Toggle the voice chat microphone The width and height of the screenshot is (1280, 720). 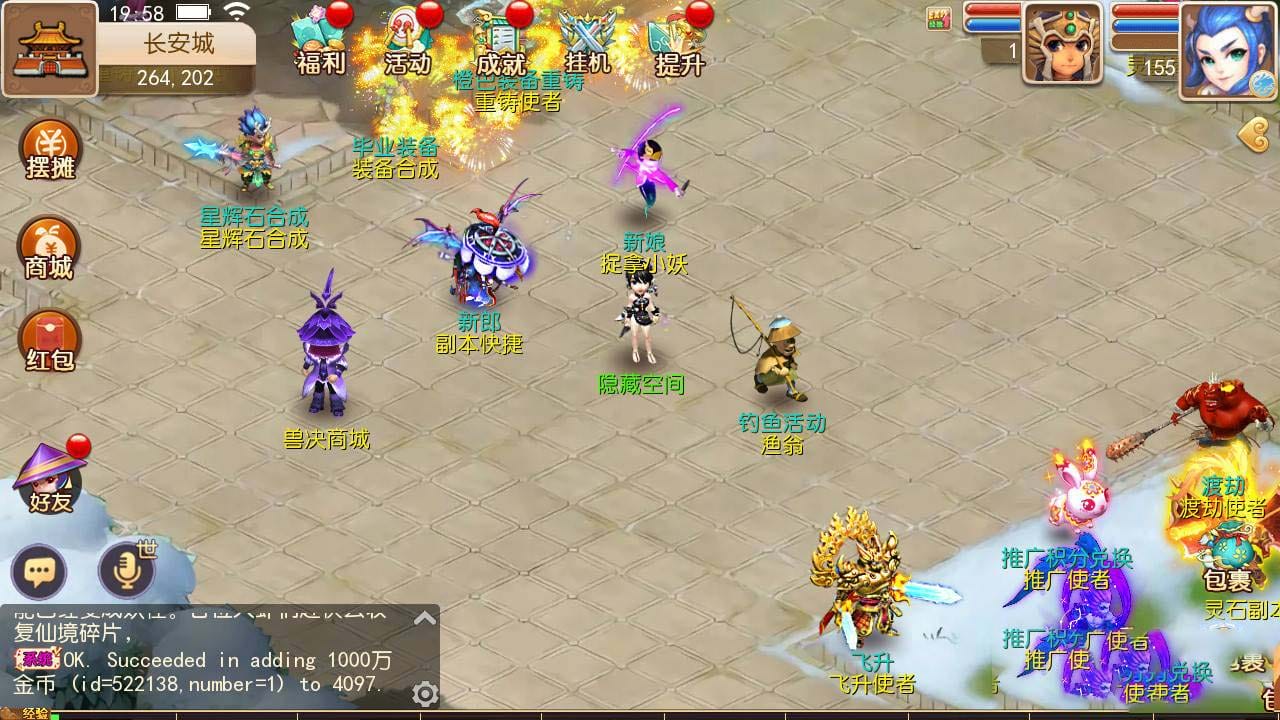[124, 570]
